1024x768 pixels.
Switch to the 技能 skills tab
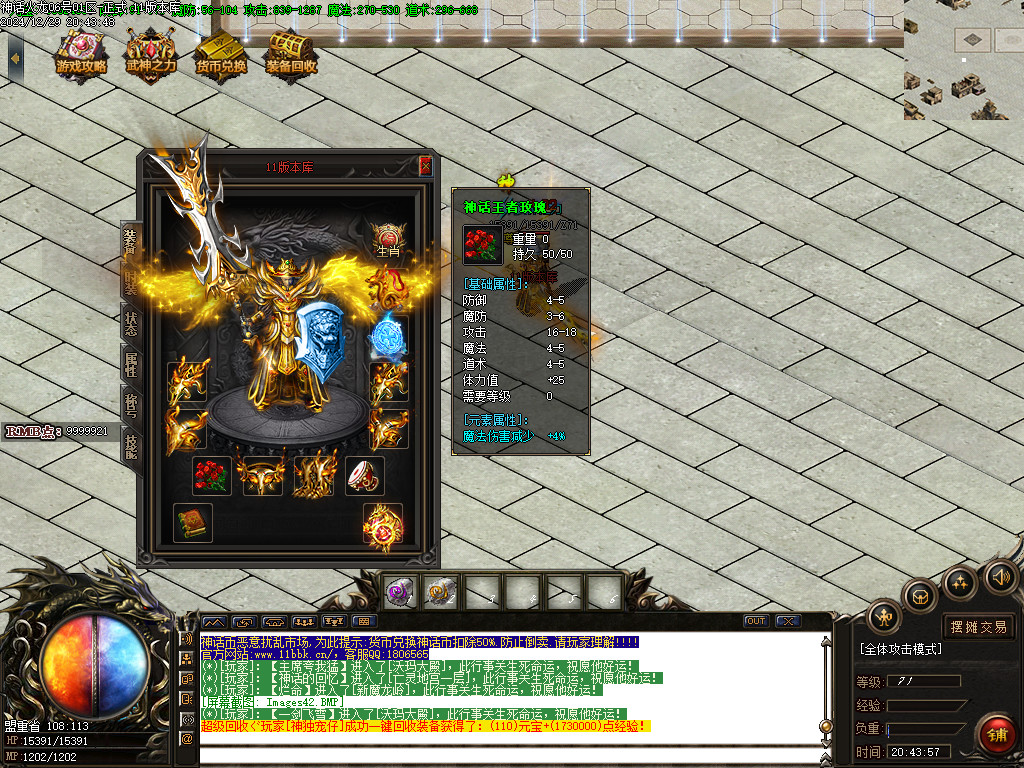click(130, 446)
